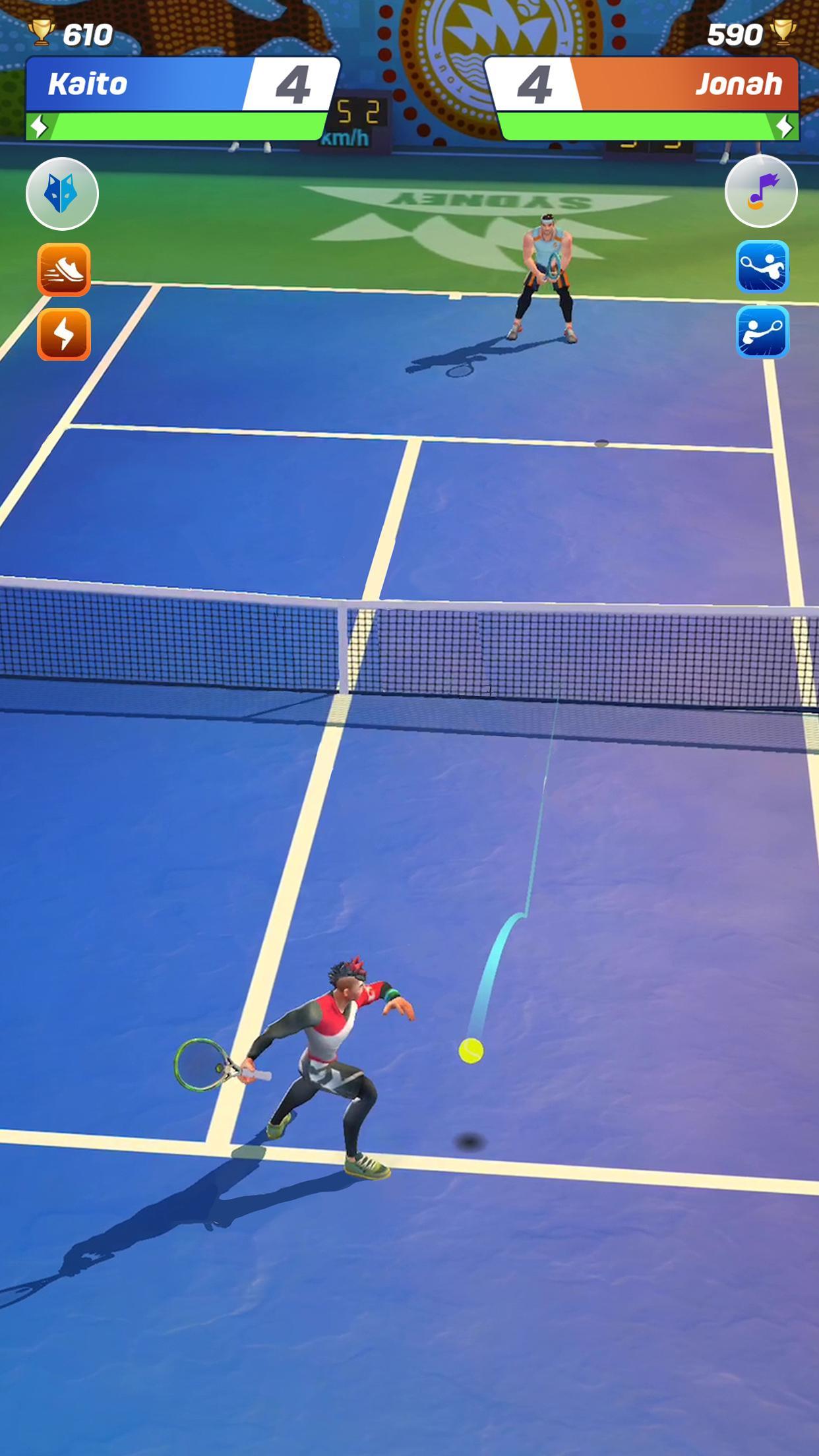Select the blue diving player skill icon
Image resolution: width=819 pixels, height=1456 pixels.
coord(762,266)
